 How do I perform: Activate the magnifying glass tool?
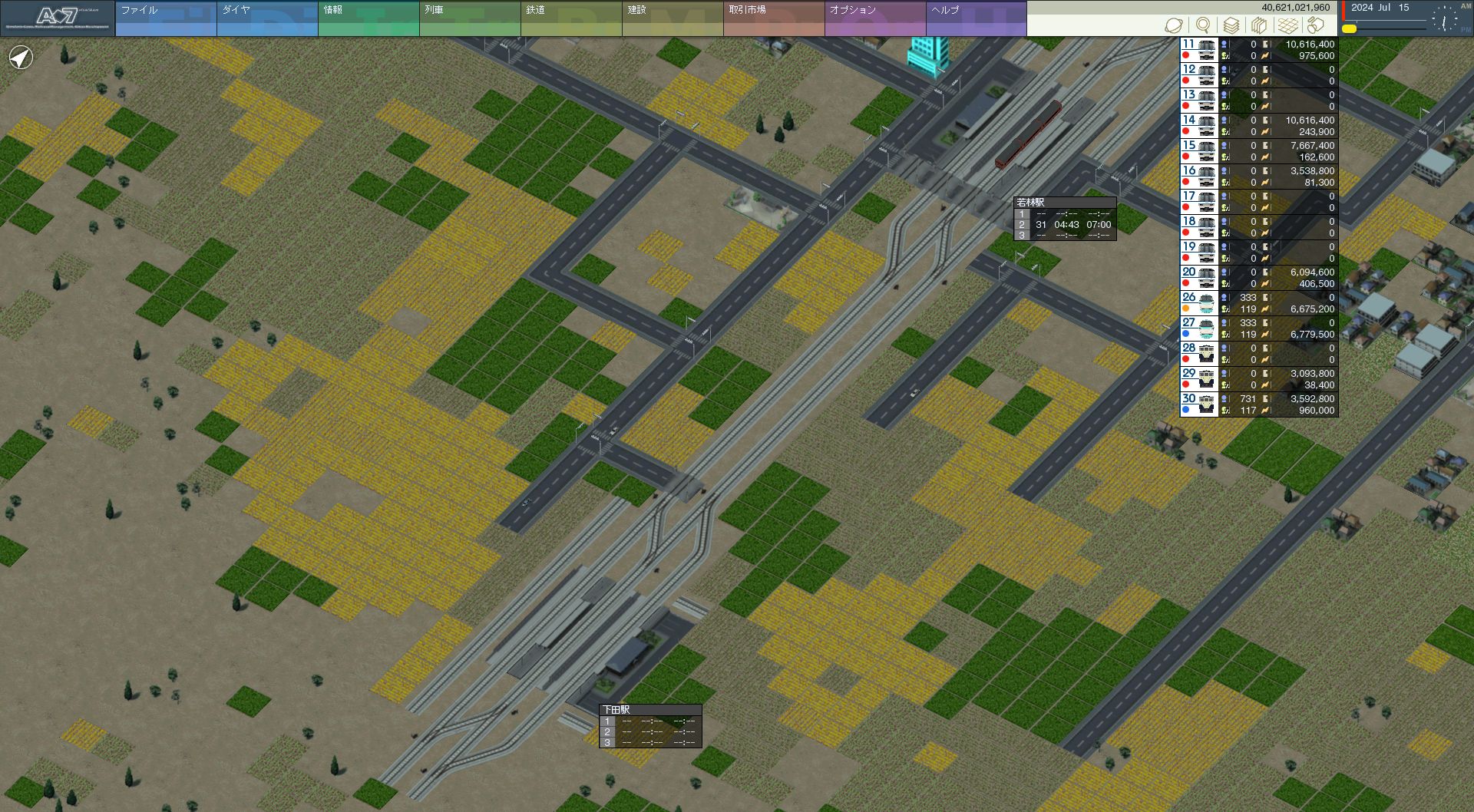pyautogui.click(x=1203, y=25)
